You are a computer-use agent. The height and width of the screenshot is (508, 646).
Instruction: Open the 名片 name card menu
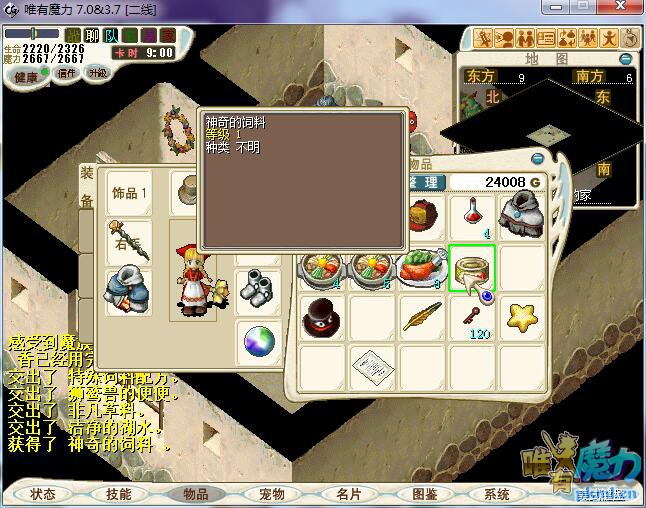pos(348,494)
